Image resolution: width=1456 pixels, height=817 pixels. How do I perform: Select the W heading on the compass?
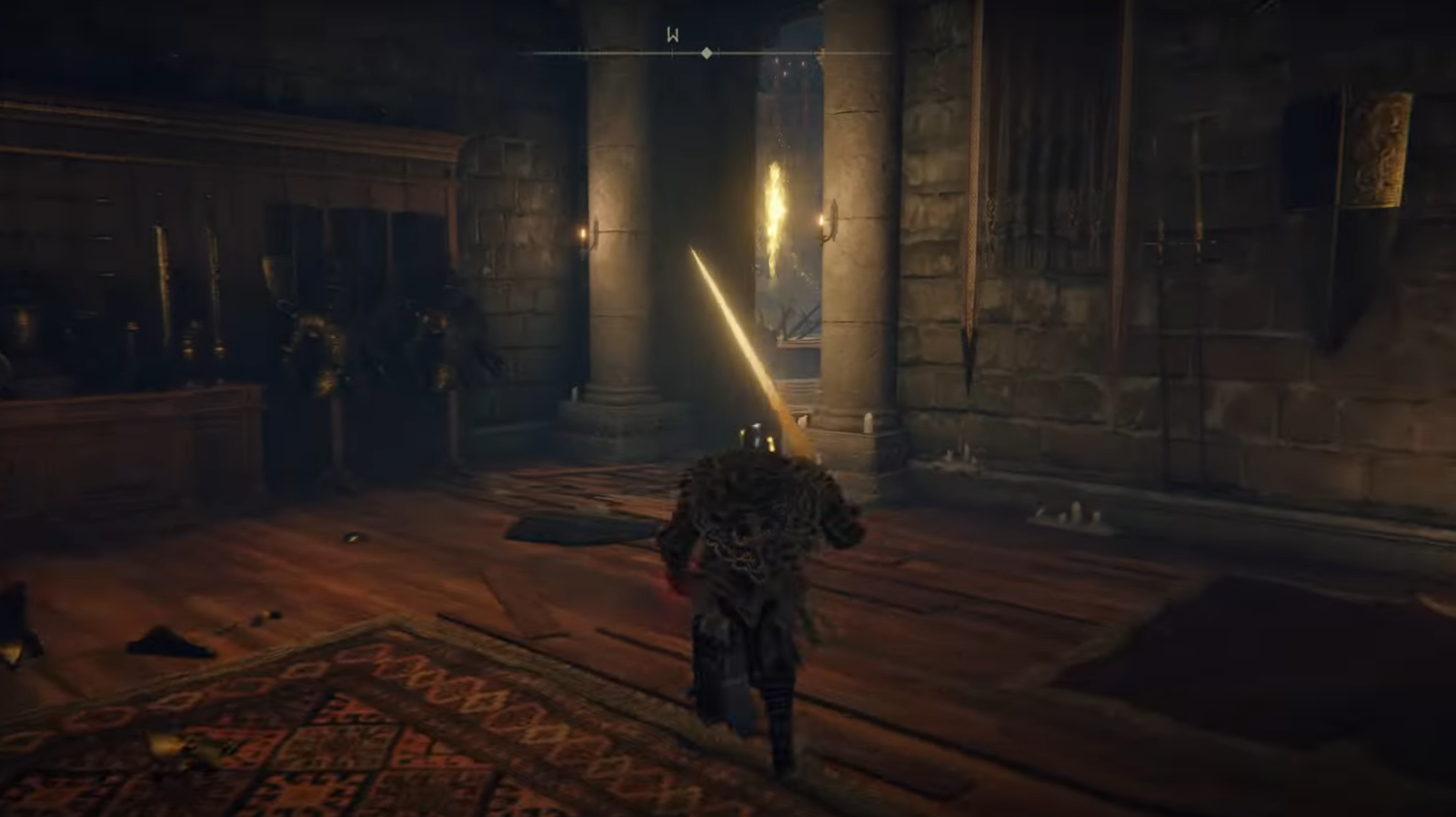pos(673,35)
